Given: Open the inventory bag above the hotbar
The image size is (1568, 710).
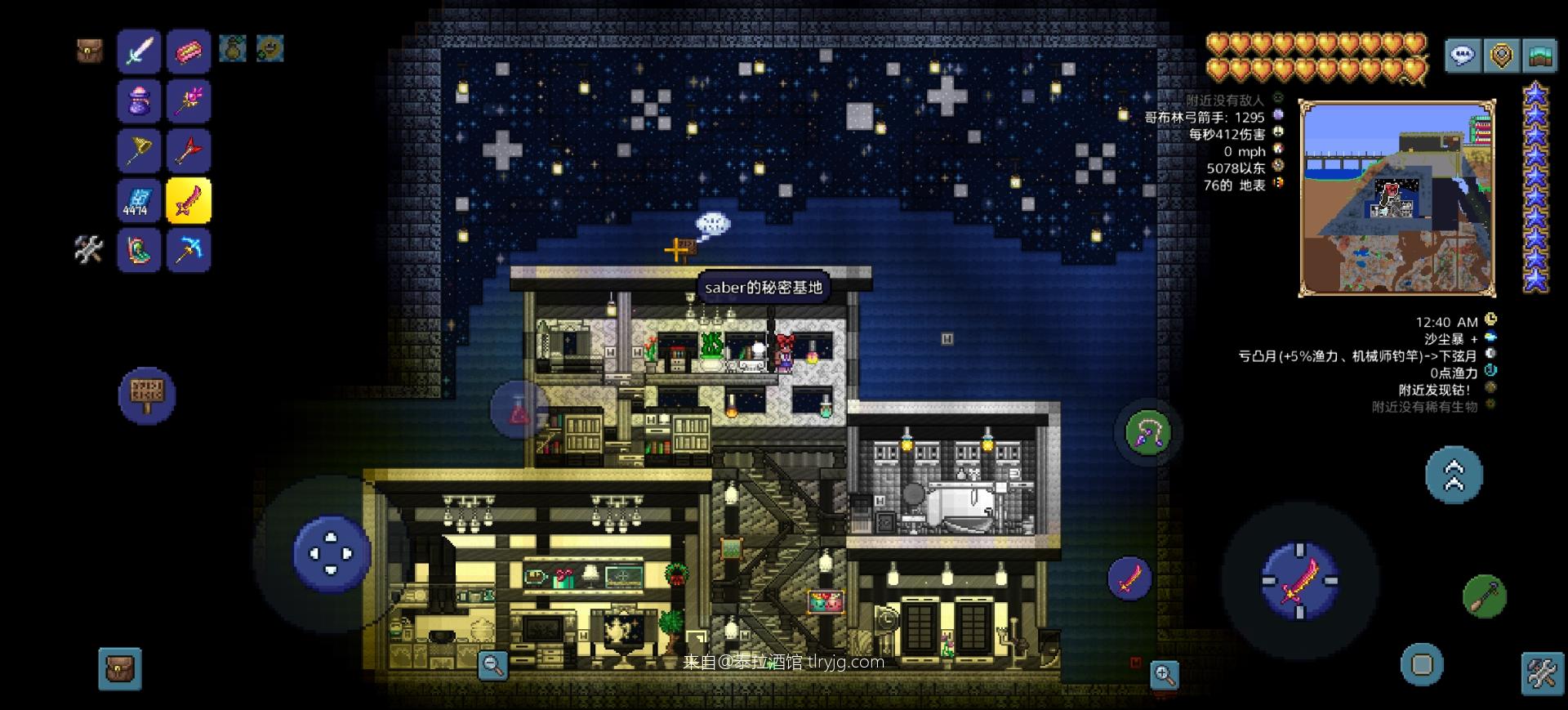Looking at the screenshot, I should click(x=90, y=51).
